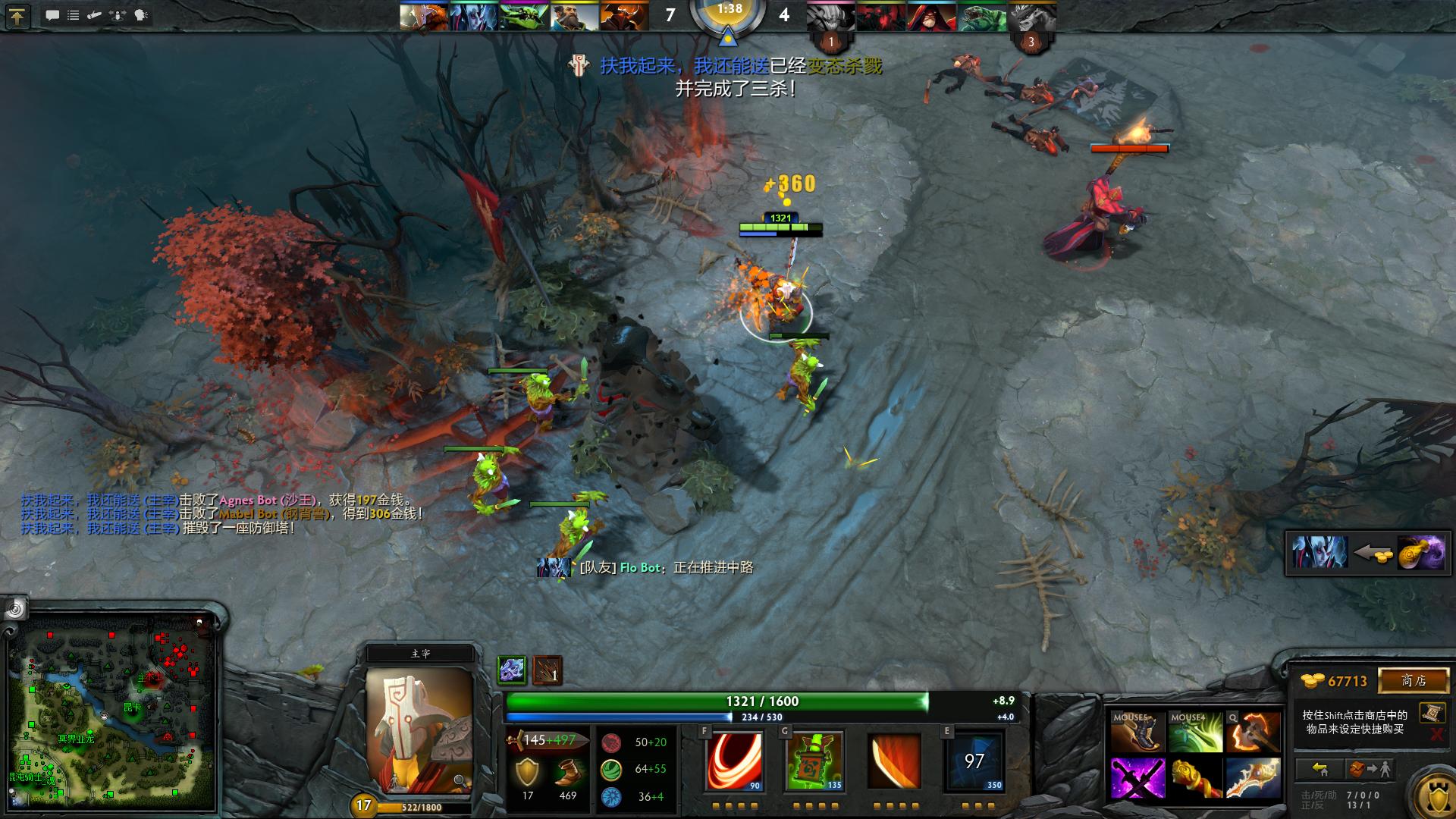Activate the glyph of fortification shield button
The width and height of the screenshot is (1456, 819).
(x=1432, y=792)
